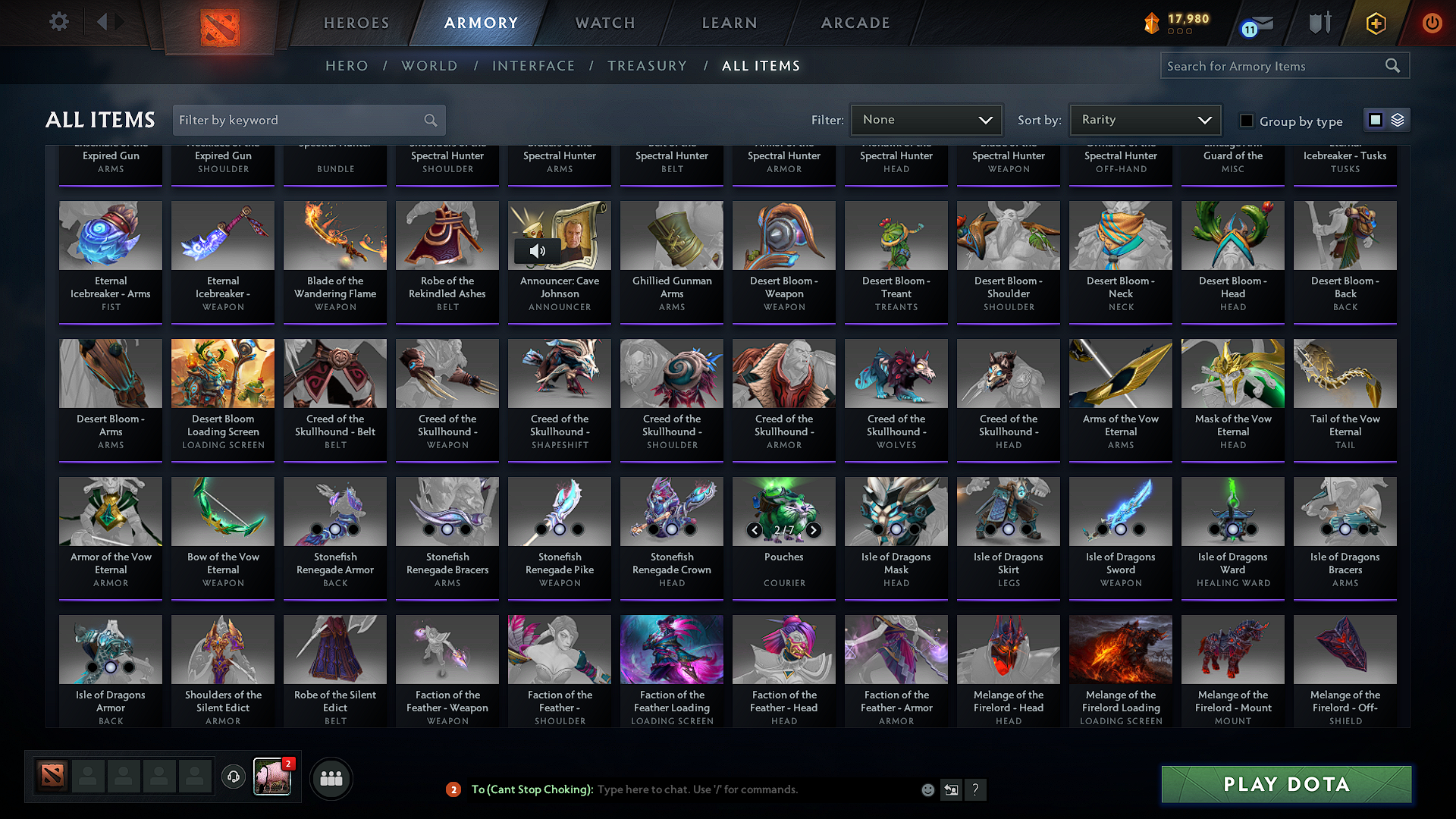Open the Filter None dropdown
1456x819 pixels.
point(926,119)
